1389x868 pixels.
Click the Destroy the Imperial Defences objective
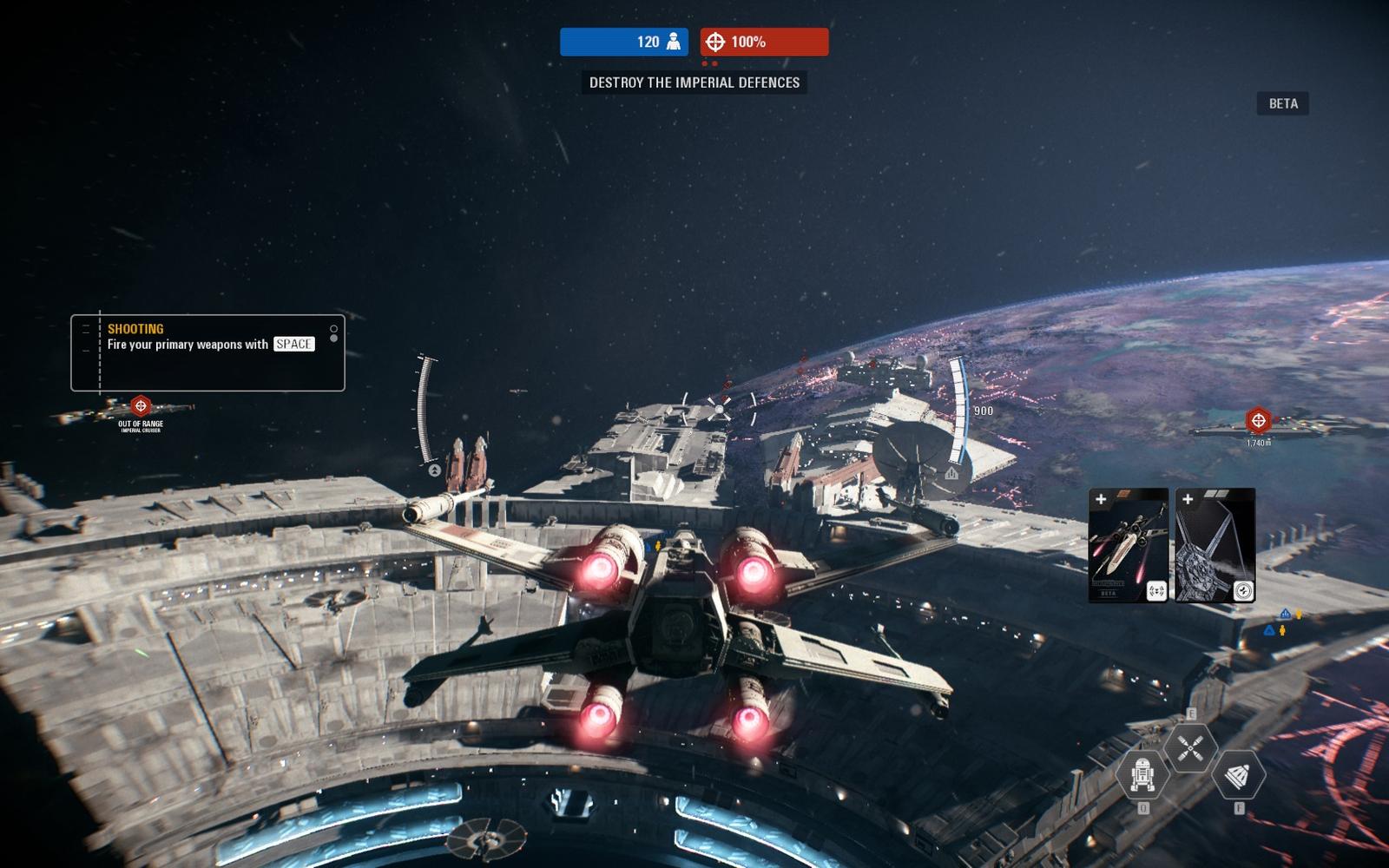[x=694, y=82]
